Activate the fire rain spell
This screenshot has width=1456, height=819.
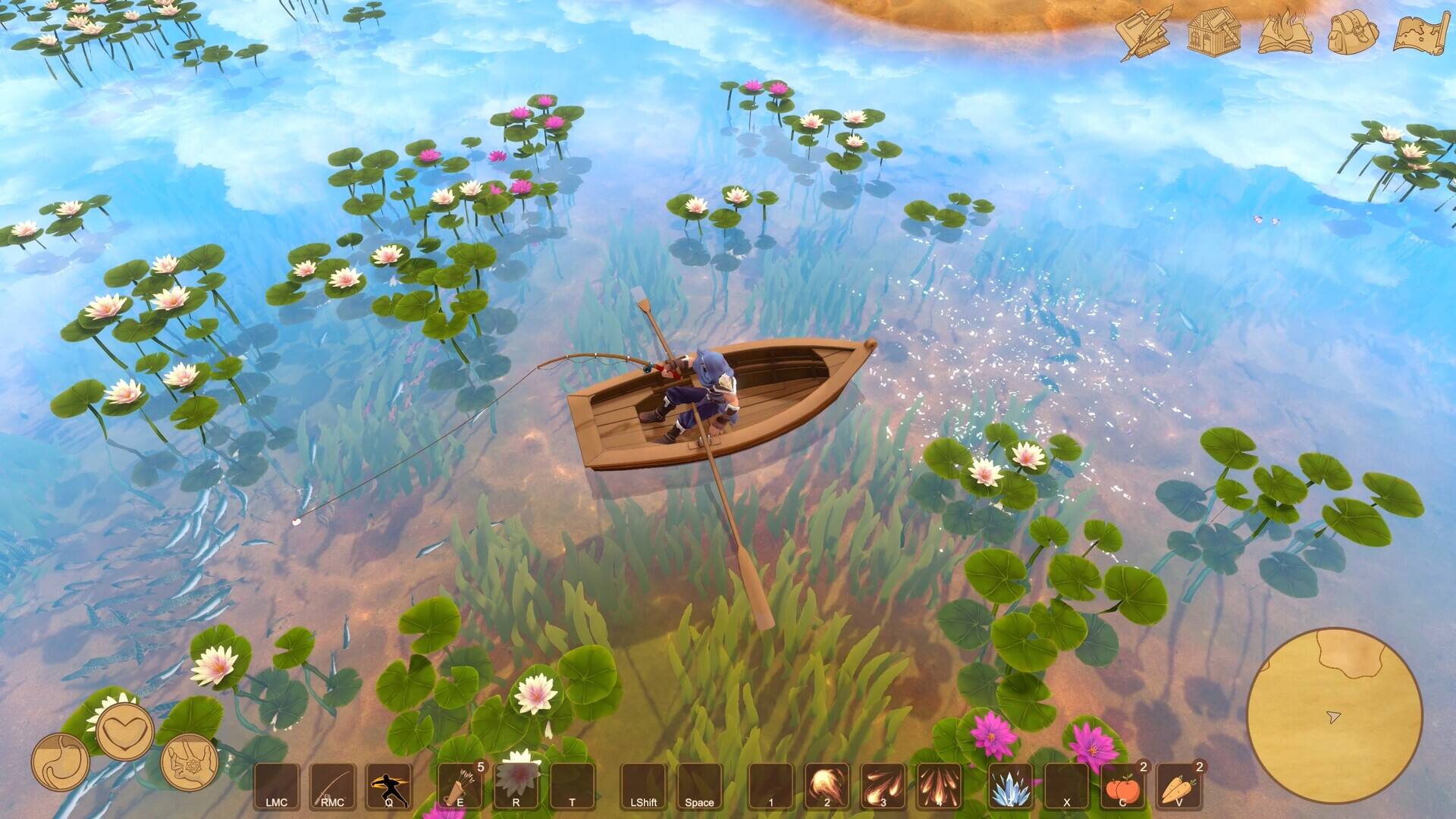tap(939, 787)
